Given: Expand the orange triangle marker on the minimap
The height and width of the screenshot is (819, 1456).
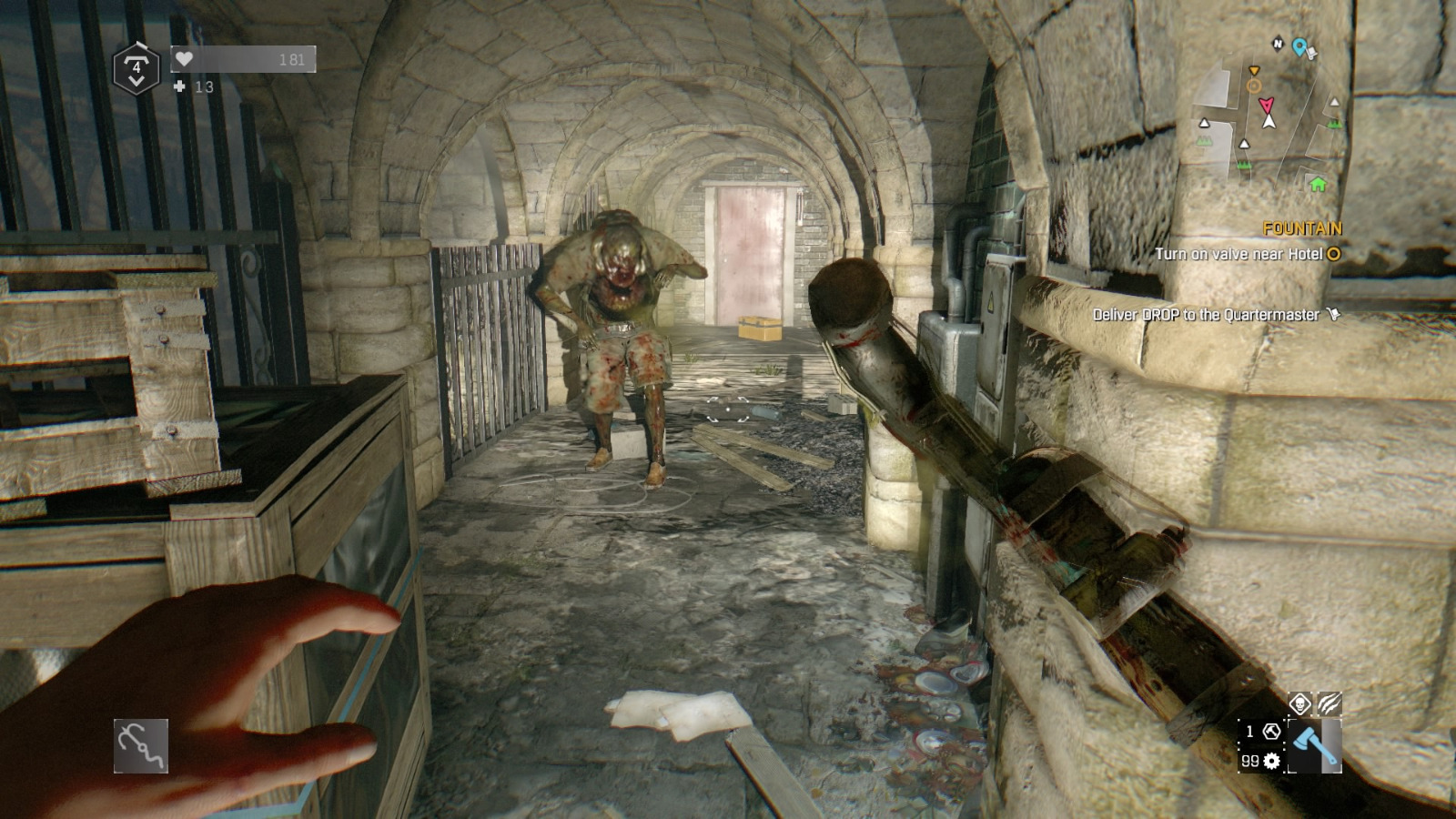Looking at the screenshot, I should point(1254,70).
